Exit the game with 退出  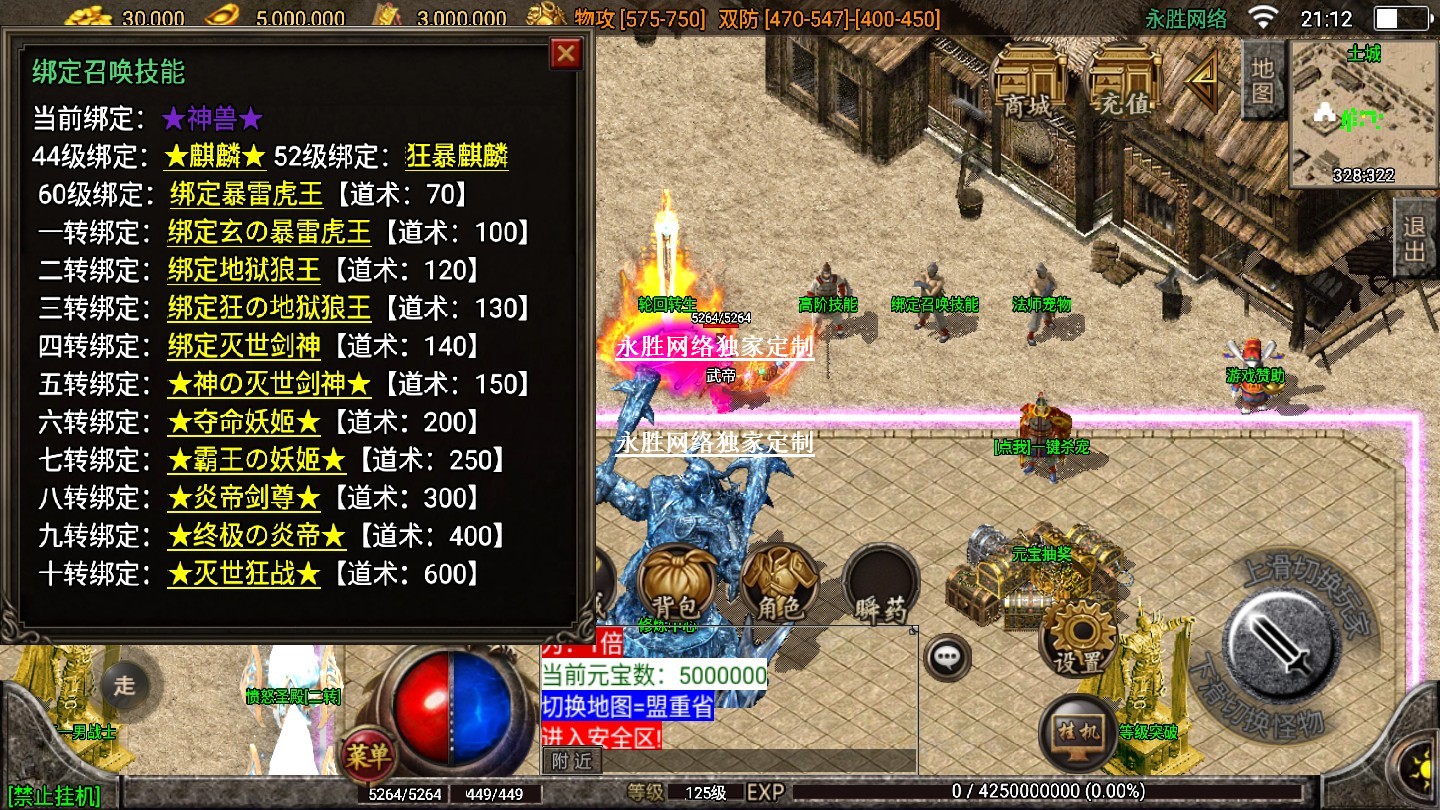click(x=1414, y=238)
